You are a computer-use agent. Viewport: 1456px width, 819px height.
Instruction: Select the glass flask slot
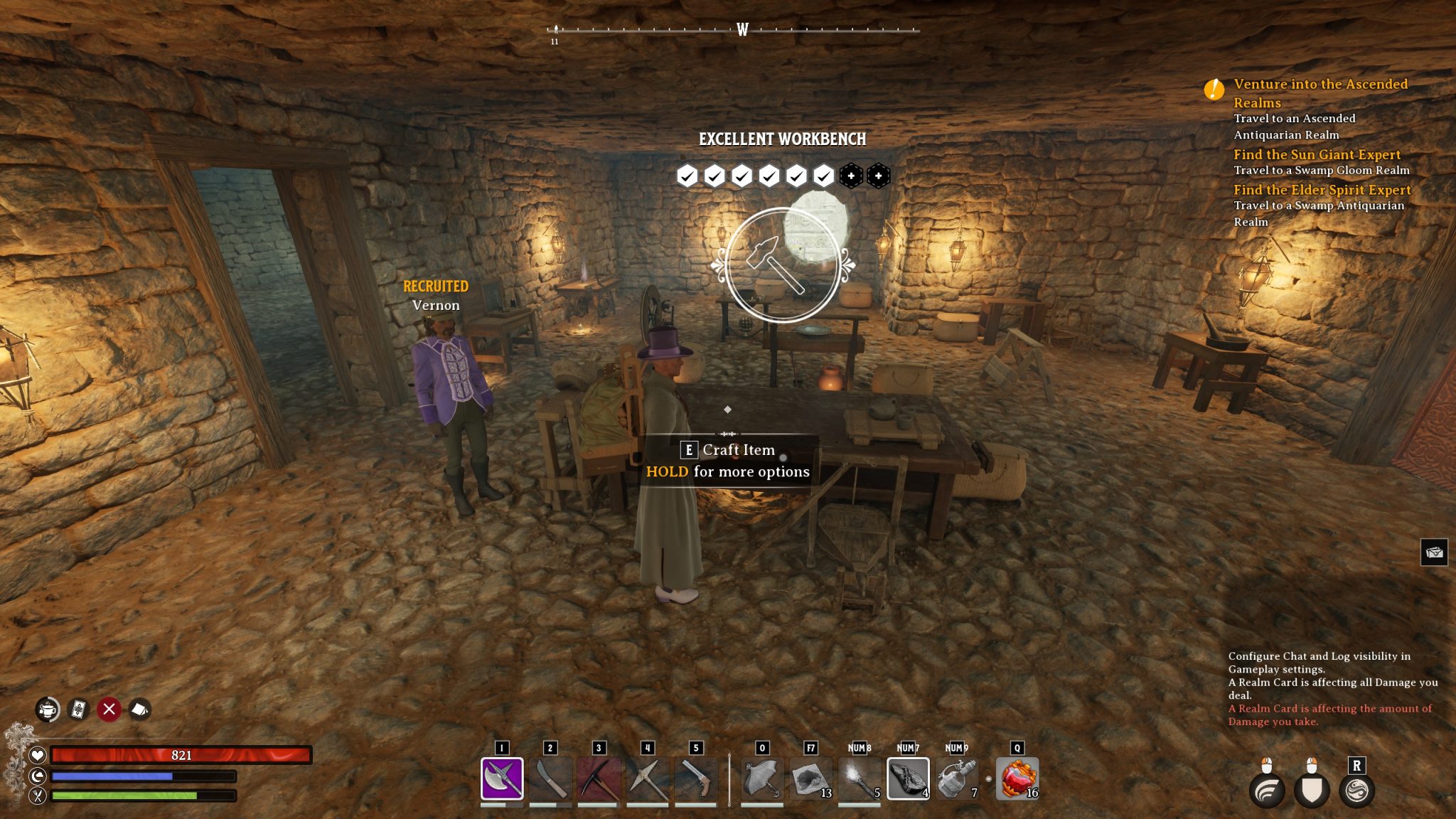(956, 778)
